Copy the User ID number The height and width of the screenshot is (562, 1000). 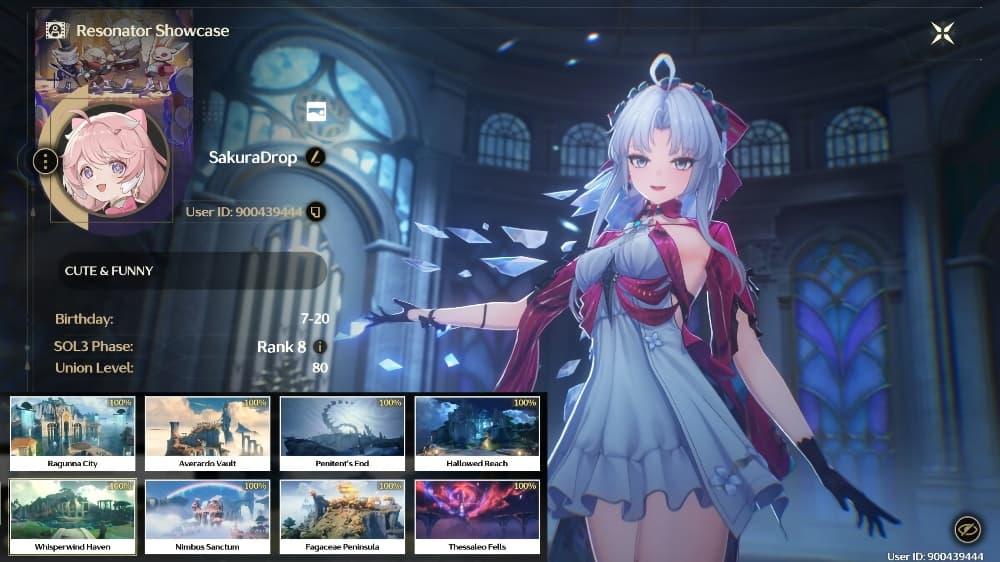pyautogui.click(x=316, y=212)
